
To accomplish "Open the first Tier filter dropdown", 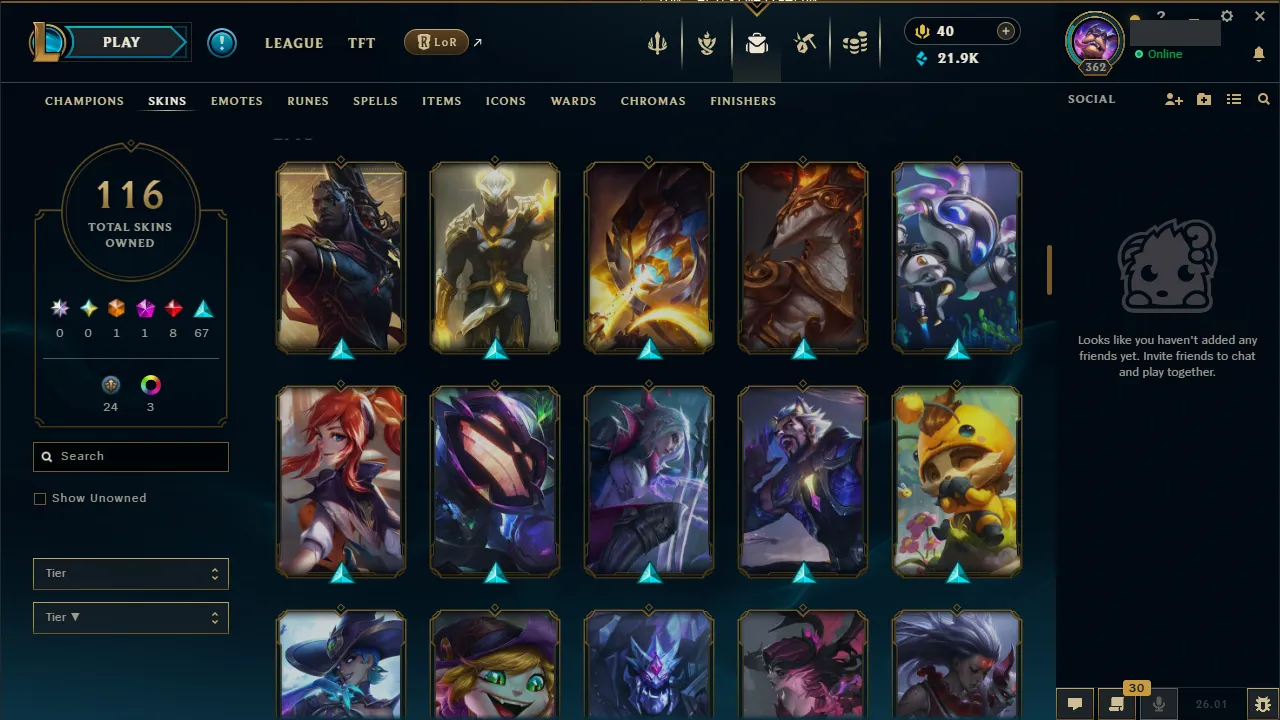I will (130, 573).
